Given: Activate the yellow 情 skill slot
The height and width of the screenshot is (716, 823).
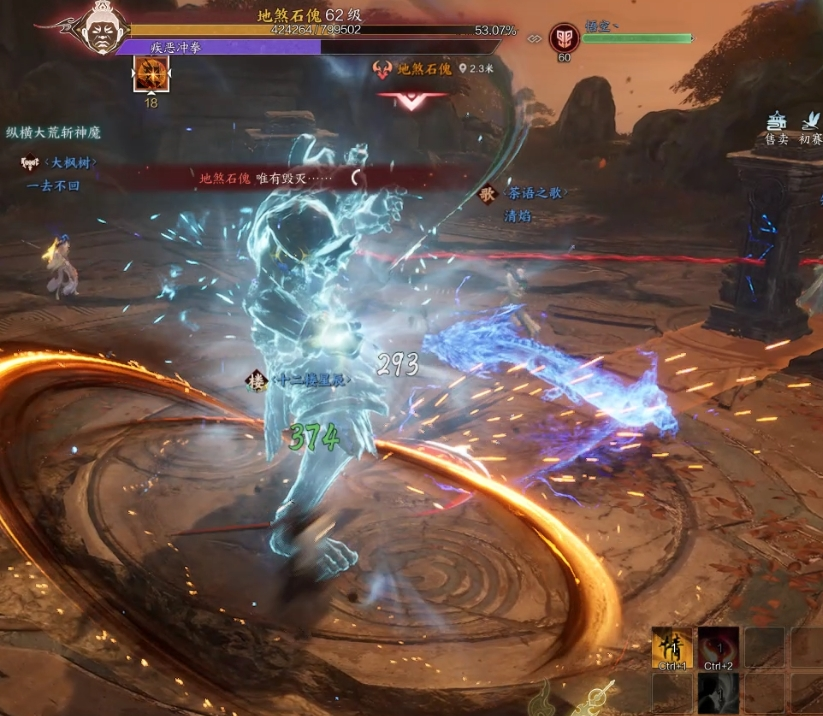Looking at the screenshot, I should point(671,647).
